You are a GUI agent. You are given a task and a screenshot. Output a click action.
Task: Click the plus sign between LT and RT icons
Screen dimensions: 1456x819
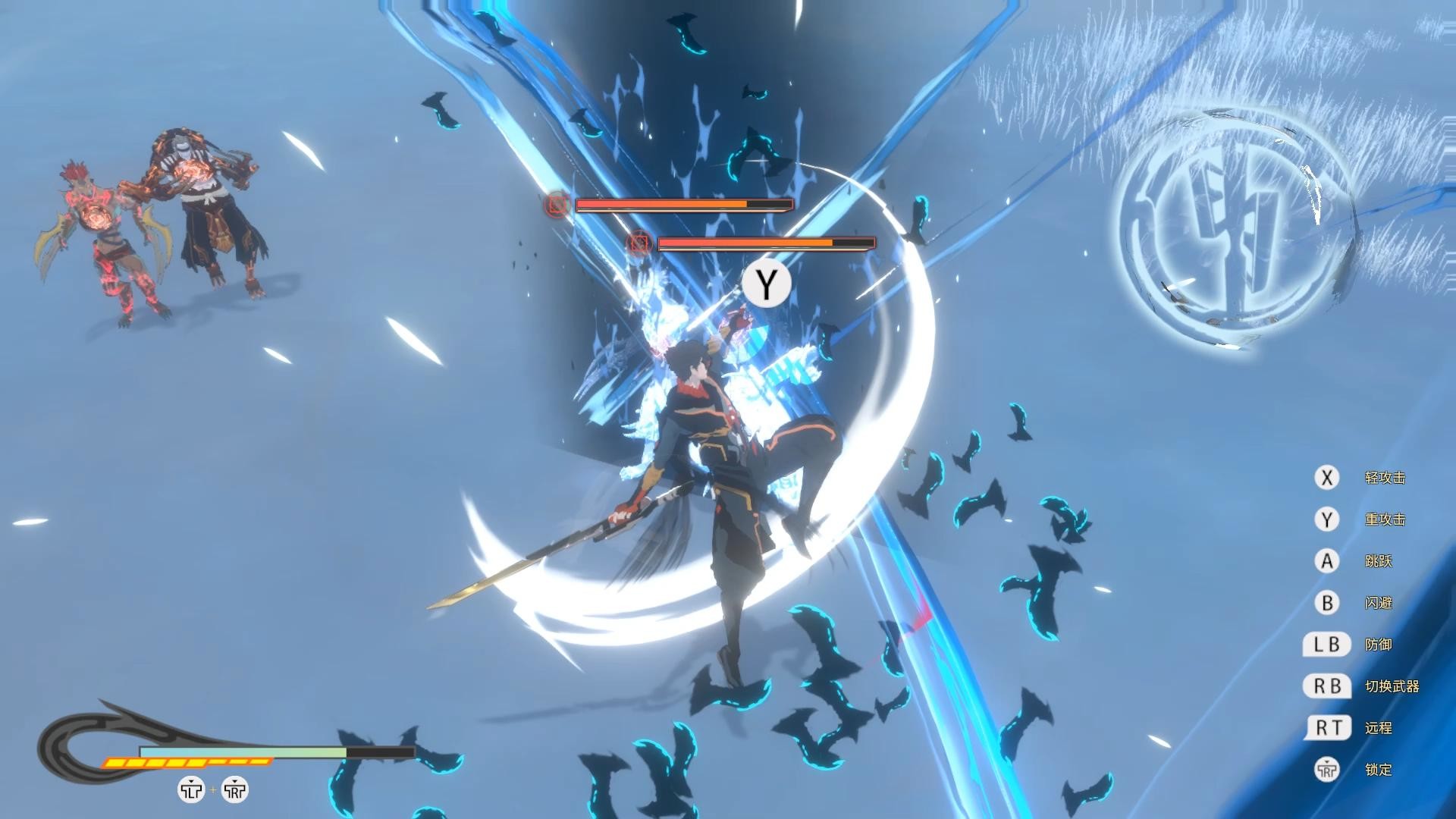[213, 789]
